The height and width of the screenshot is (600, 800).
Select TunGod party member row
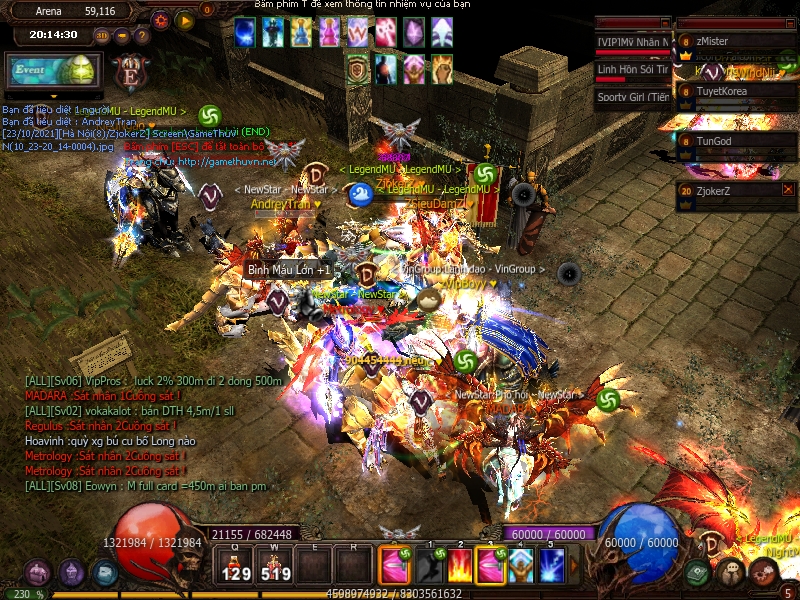tap(735, 141)
